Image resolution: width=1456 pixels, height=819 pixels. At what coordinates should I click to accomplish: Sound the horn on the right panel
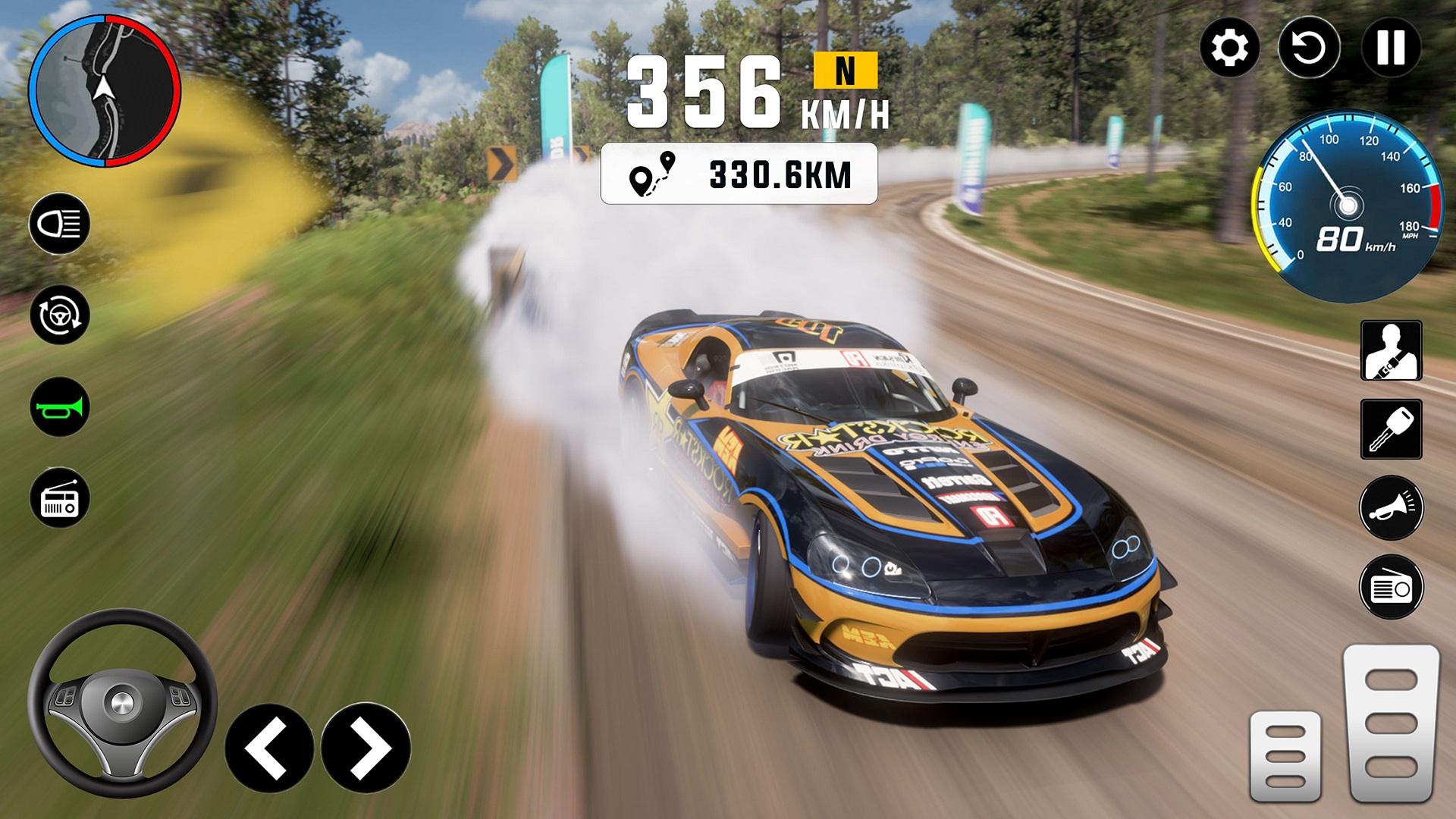(1391, 508)
